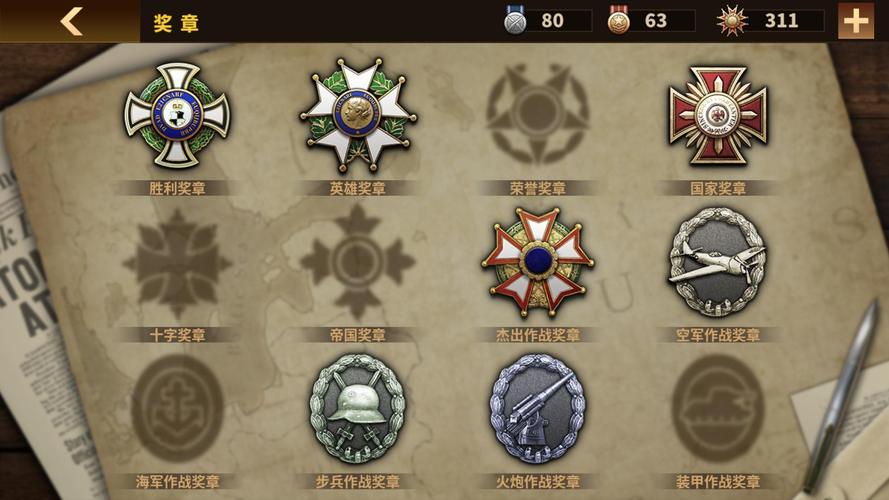889x500 pixels.
Task: Tap the plus button to add medals
Action: pyautogui.click(x=856, y=21)
